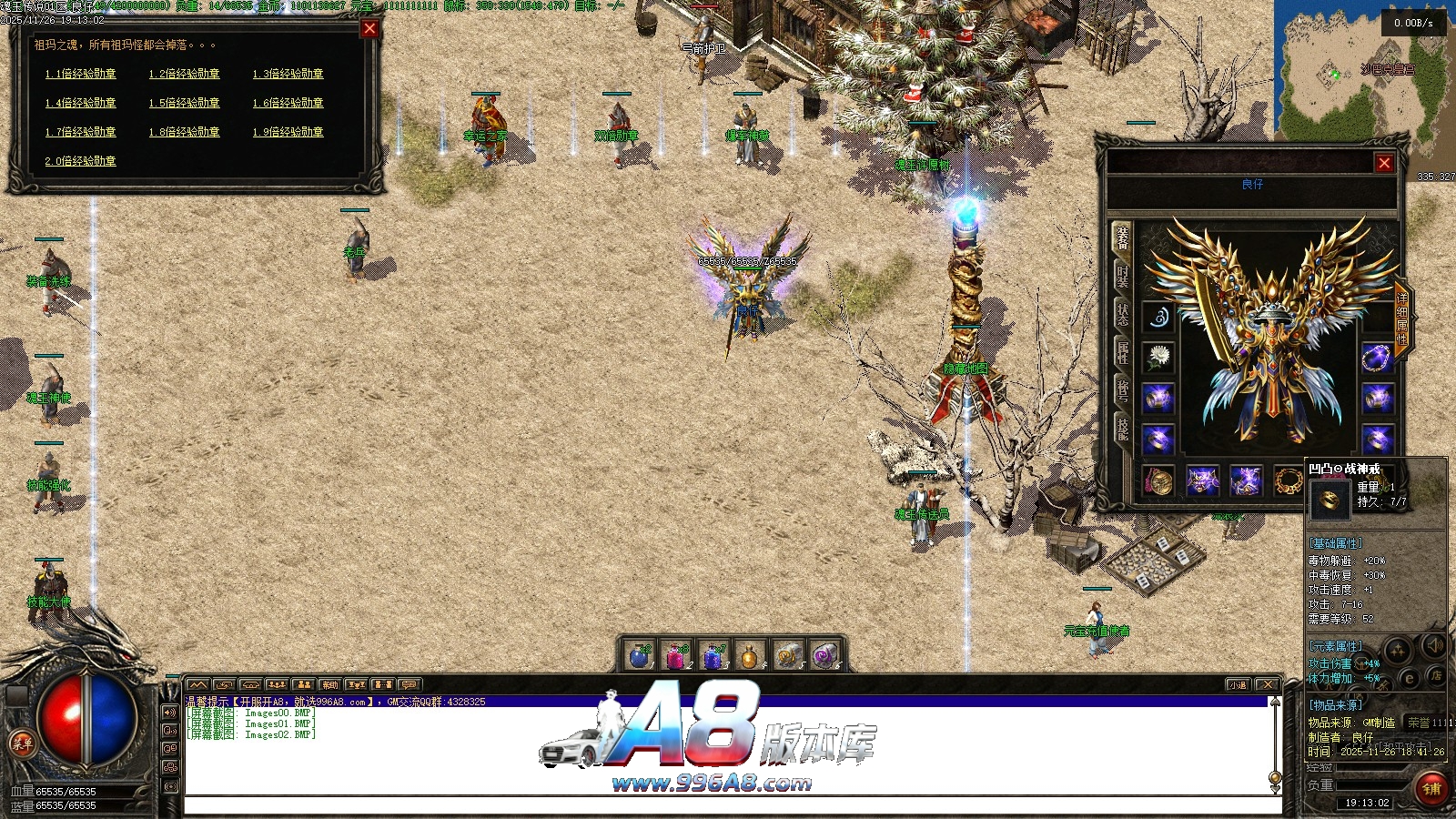Pick the 1.9倍经验勋章 entry
This screenshot has height=819, width=1456.
tap(288, 132)
